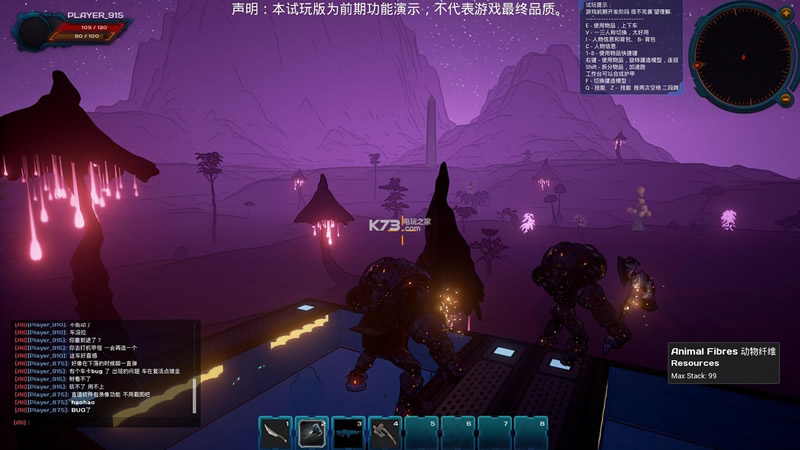Select the curved blade in hotbar slot 1
The image size is (800, 450).
point(275,431)
